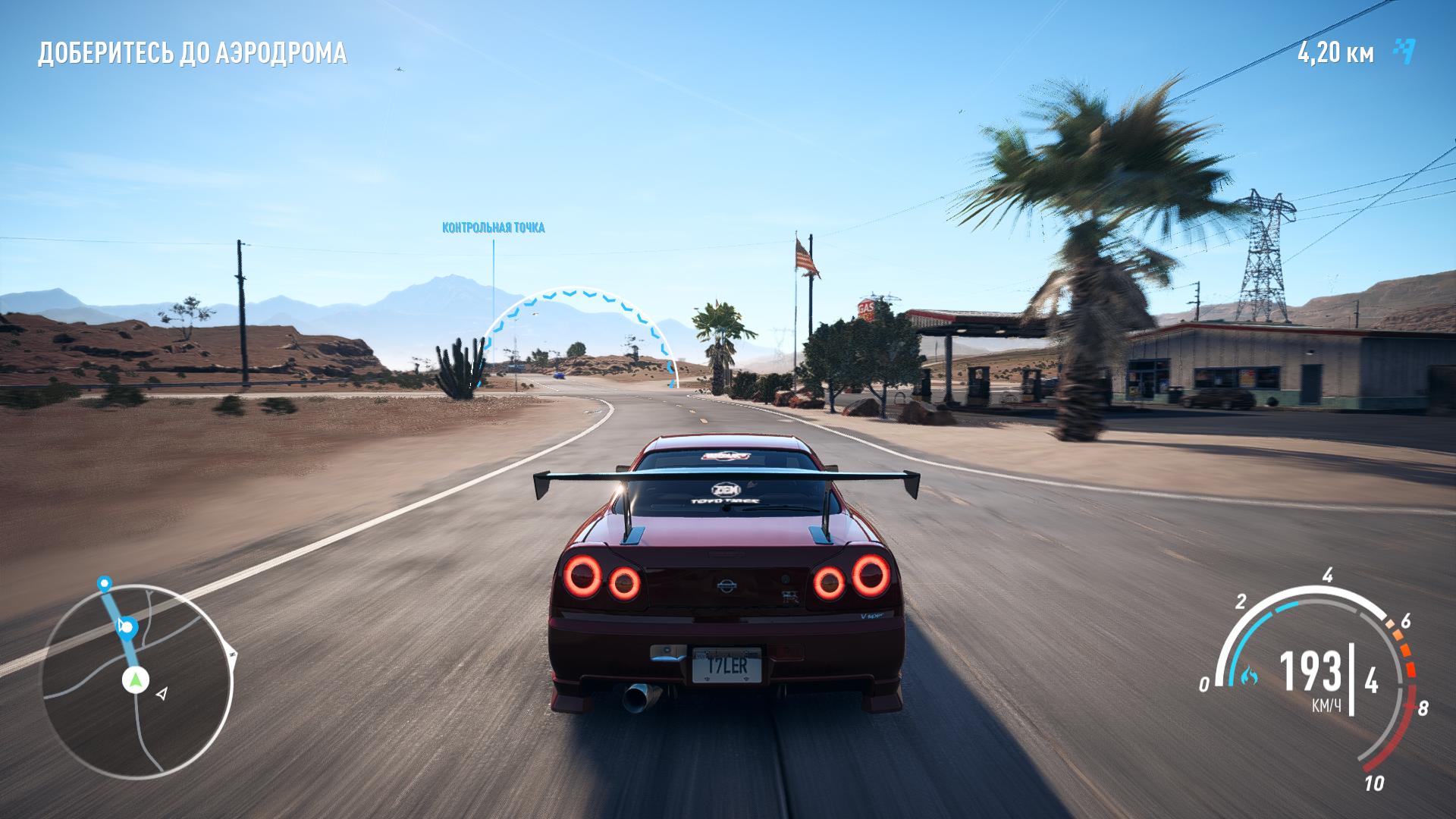Click the checkered flag distance icon
Image resolution: width=1456 pixels, height=819 pixels.
tap(1404, 52)
